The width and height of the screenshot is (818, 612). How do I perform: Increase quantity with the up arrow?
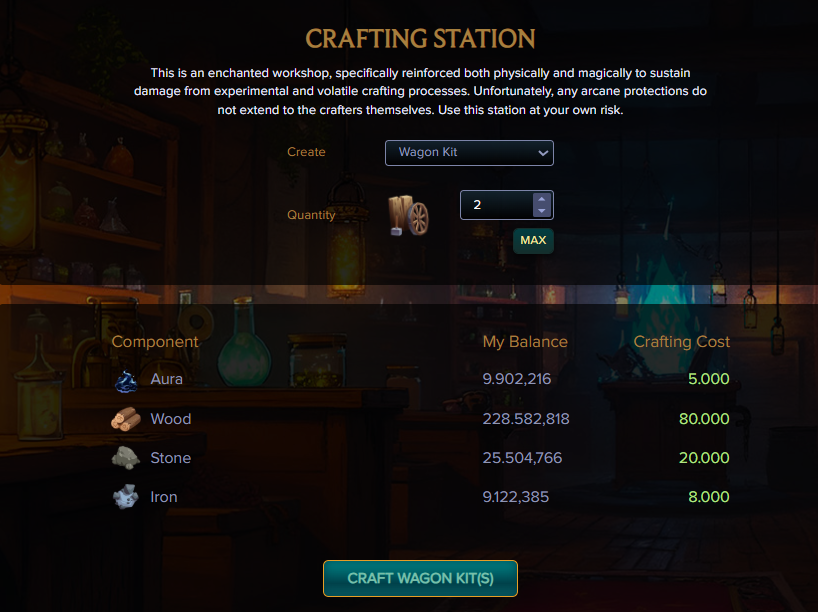(x=541, y=199)
